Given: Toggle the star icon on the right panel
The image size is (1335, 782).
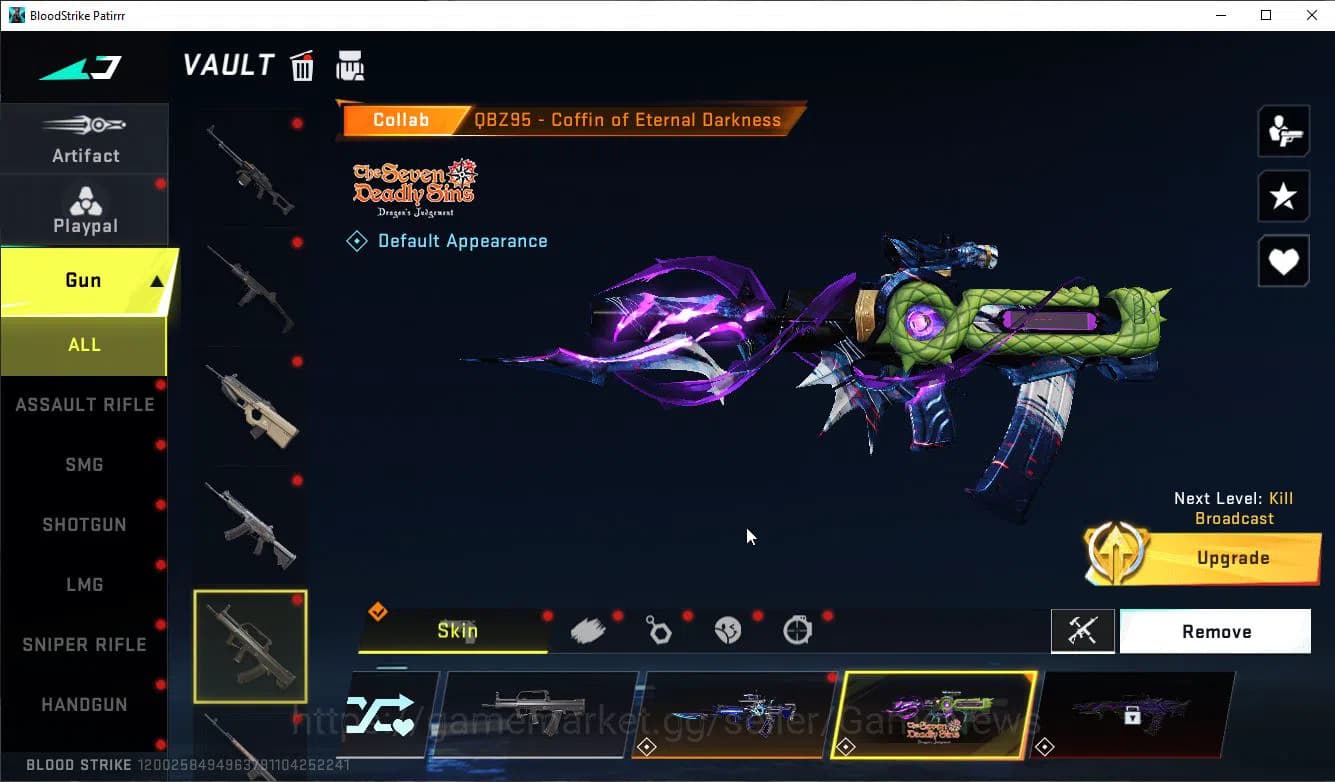Looking at the screenshot, I should pyautogui.click(x=1283, y=196).
